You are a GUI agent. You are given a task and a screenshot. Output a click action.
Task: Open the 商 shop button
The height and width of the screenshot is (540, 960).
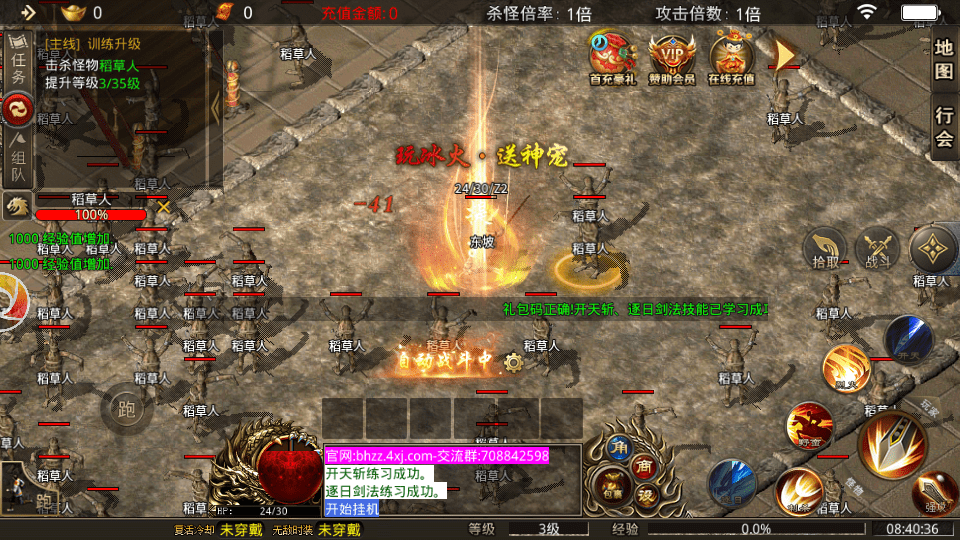(x=643, y=465)
